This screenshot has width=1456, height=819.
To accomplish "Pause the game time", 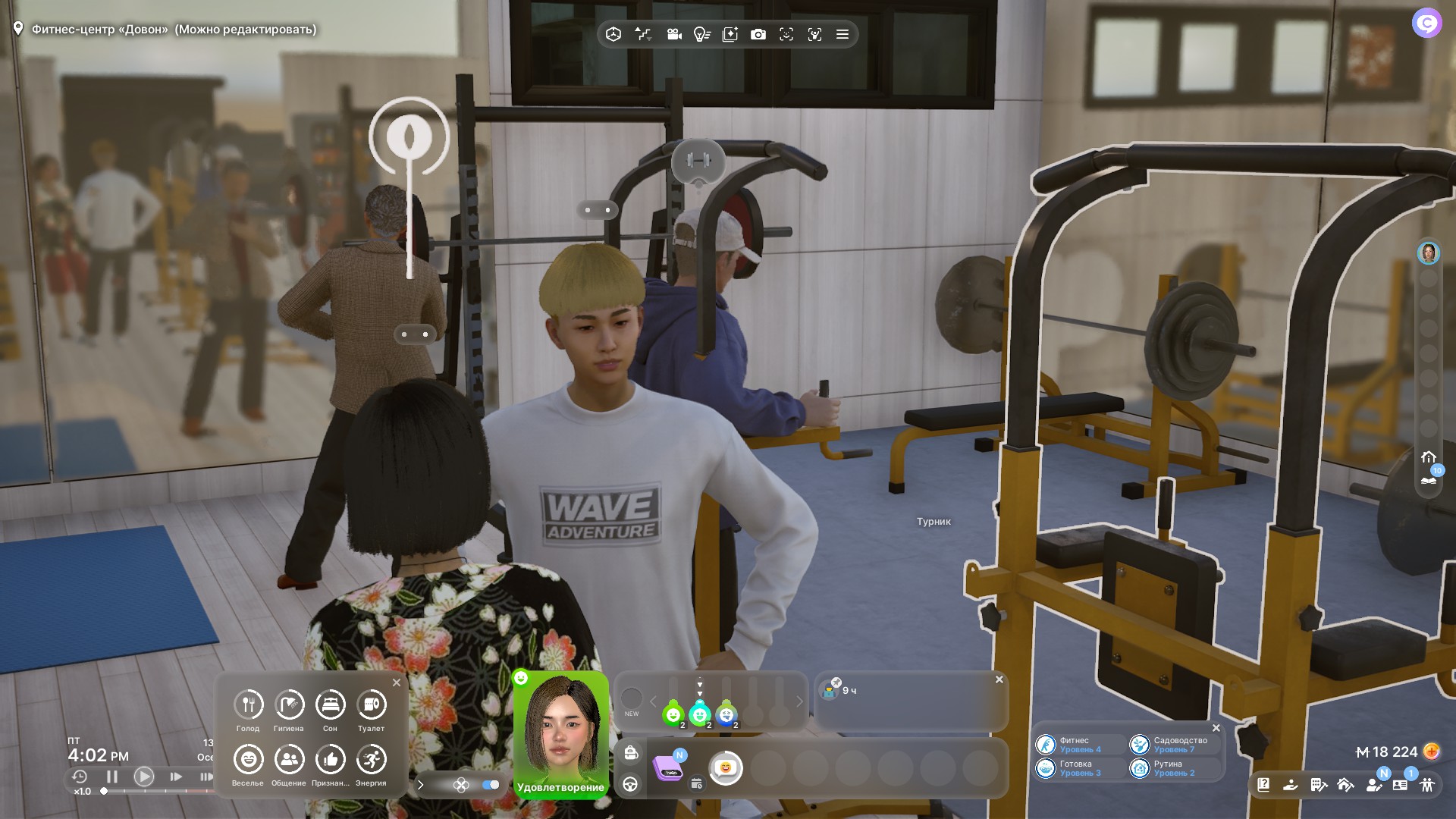I will click(112, 777).
